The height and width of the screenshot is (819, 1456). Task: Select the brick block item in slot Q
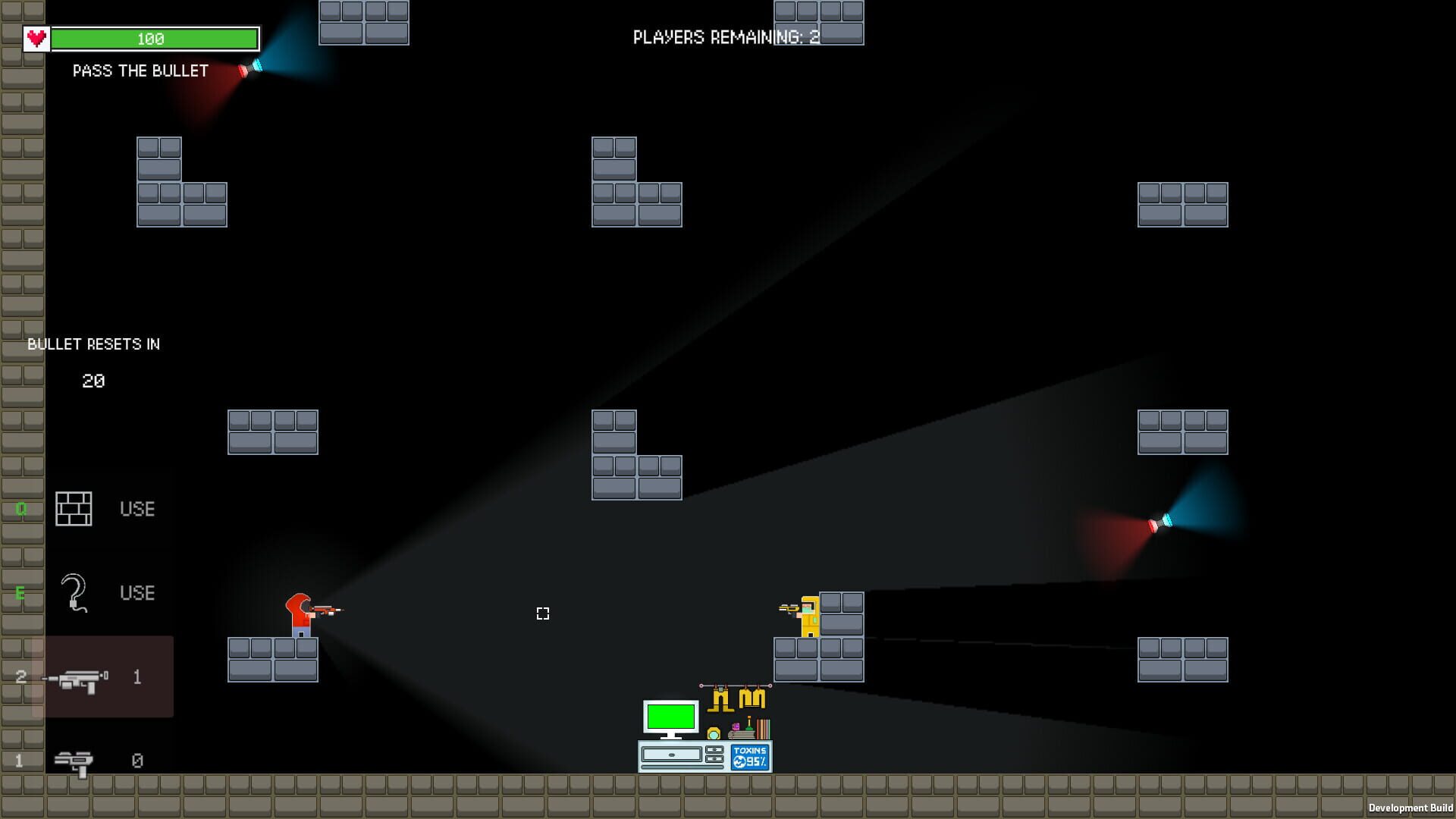73,509
